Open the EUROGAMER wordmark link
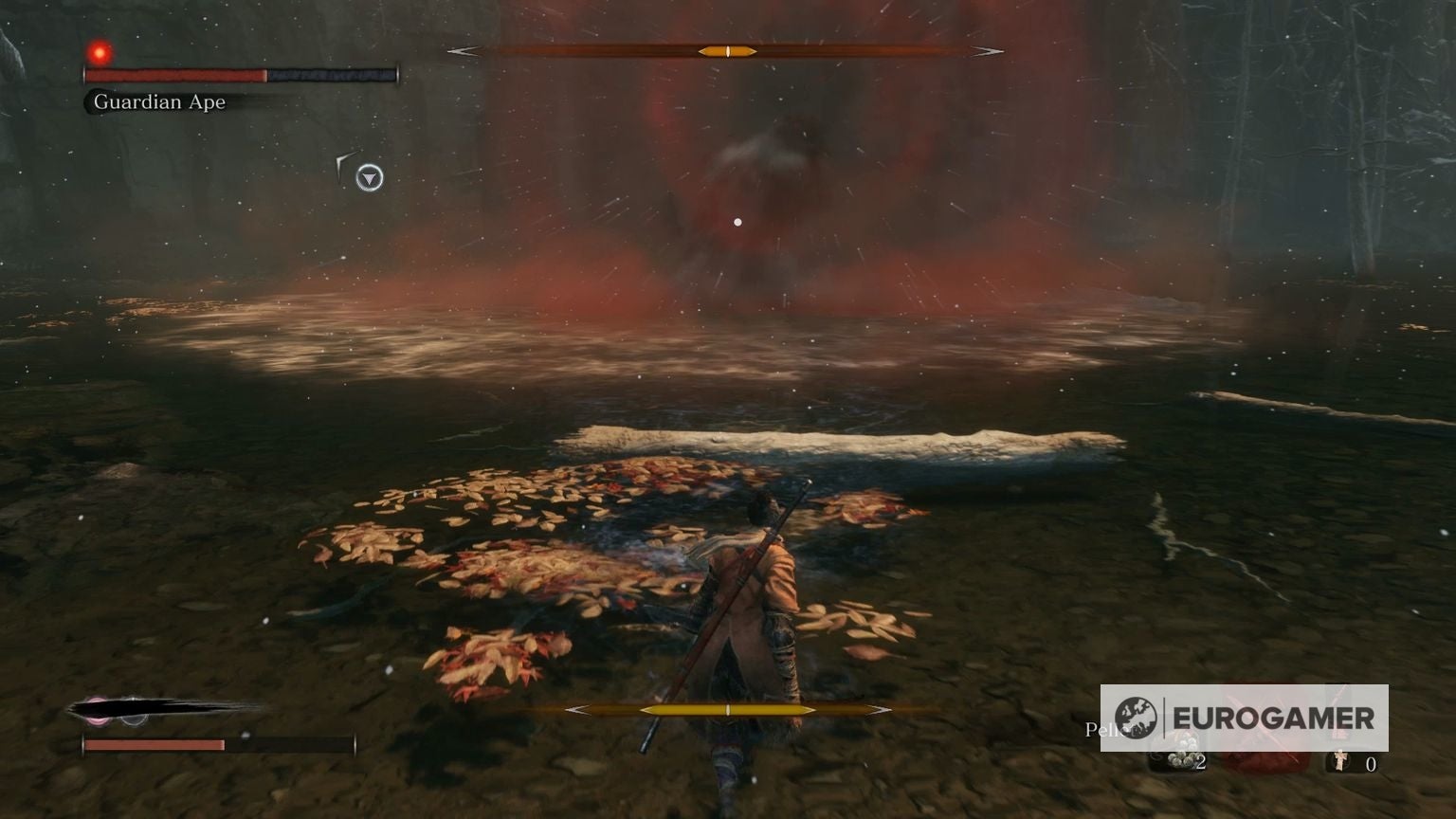Screen dimensions: 1456x819 pyautogui.click(x=1274, y=716)
